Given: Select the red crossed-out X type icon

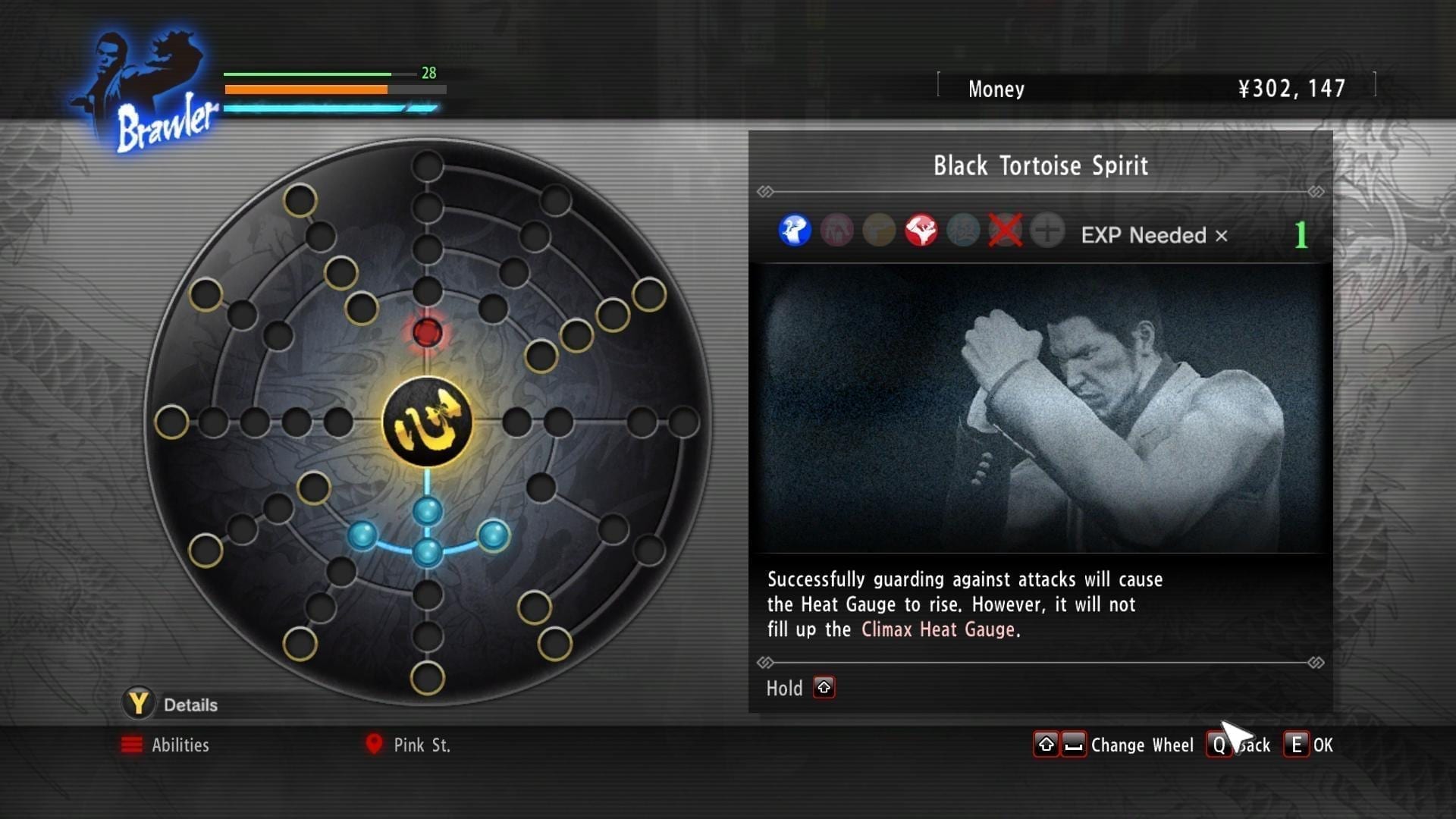Looking at the screenshot, I should coord(1005,231).
